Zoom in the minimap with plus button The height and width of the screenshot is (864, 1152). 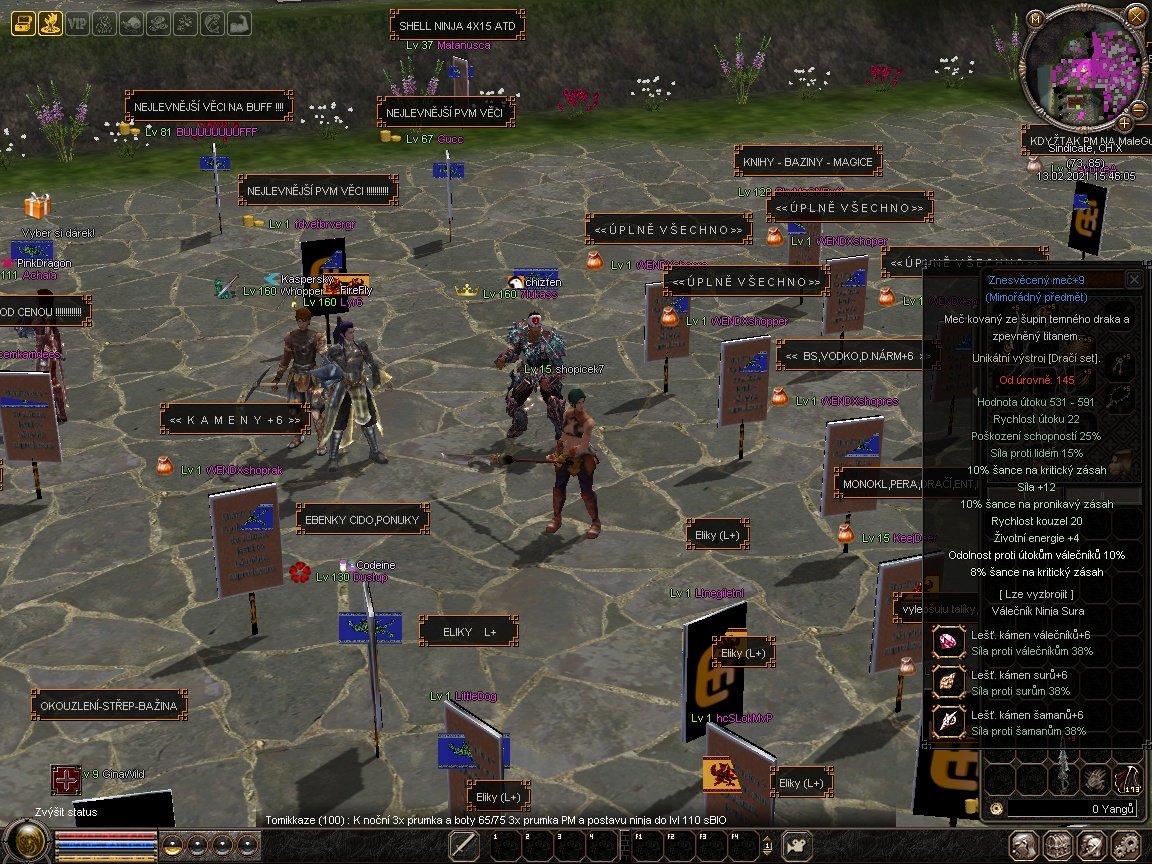click(x=1124, y=123)
